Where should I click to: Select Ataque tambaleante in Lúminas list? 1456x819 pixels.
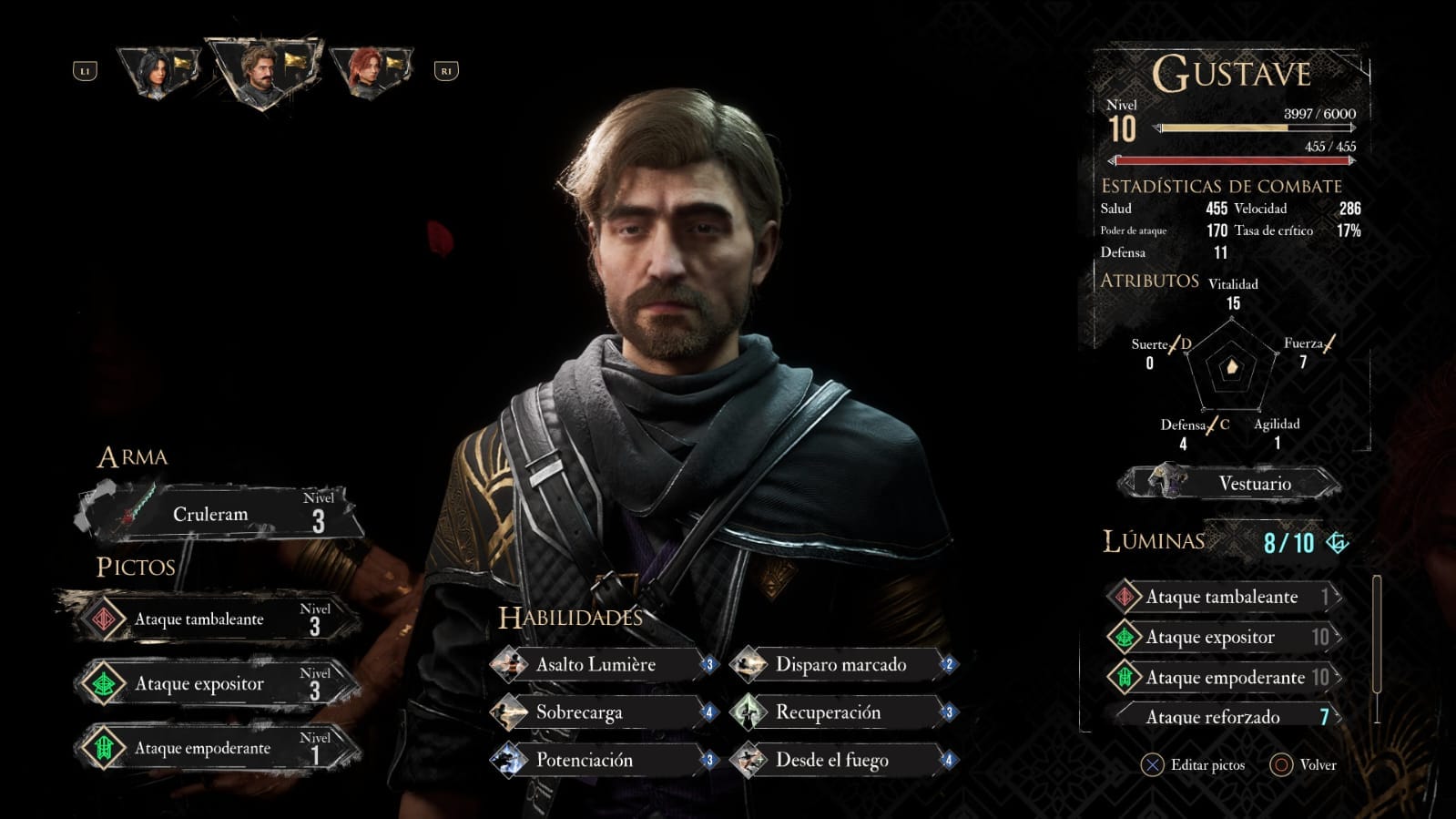1223,597
